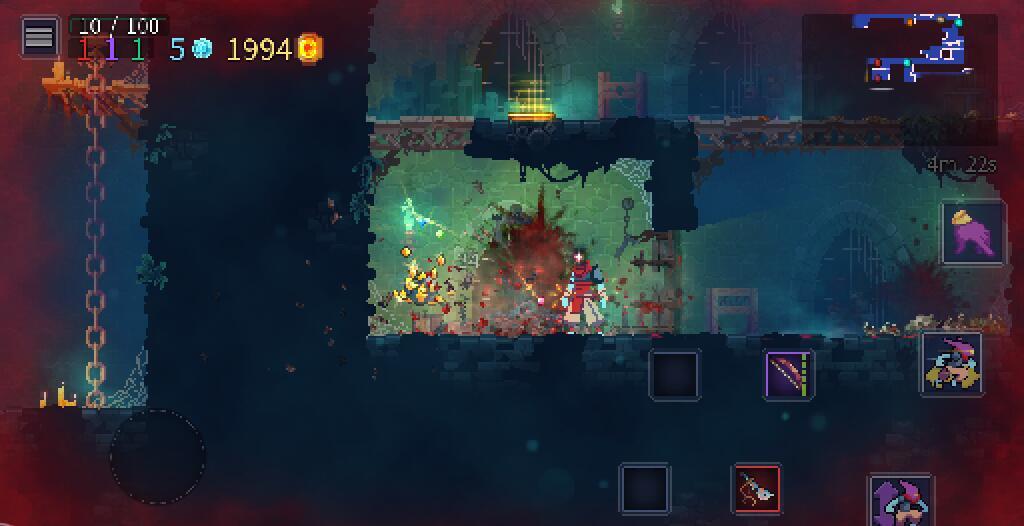Viewport: 1024px width, 526px height.
Task: Tap the minimap to open the map
Action: (x=911, y=50)
